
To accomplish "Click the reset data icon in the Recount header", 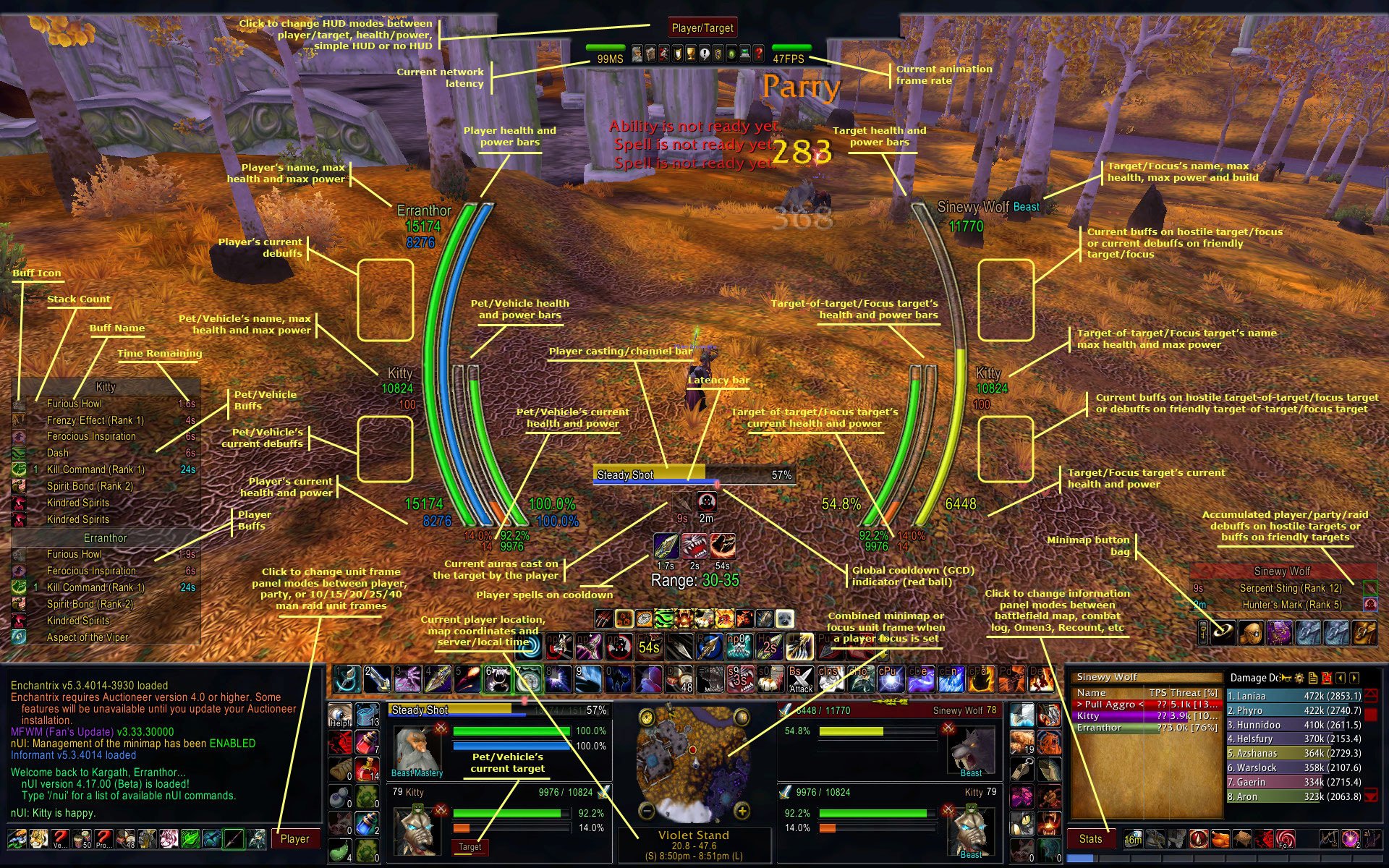I will (x=1327, y=677).
